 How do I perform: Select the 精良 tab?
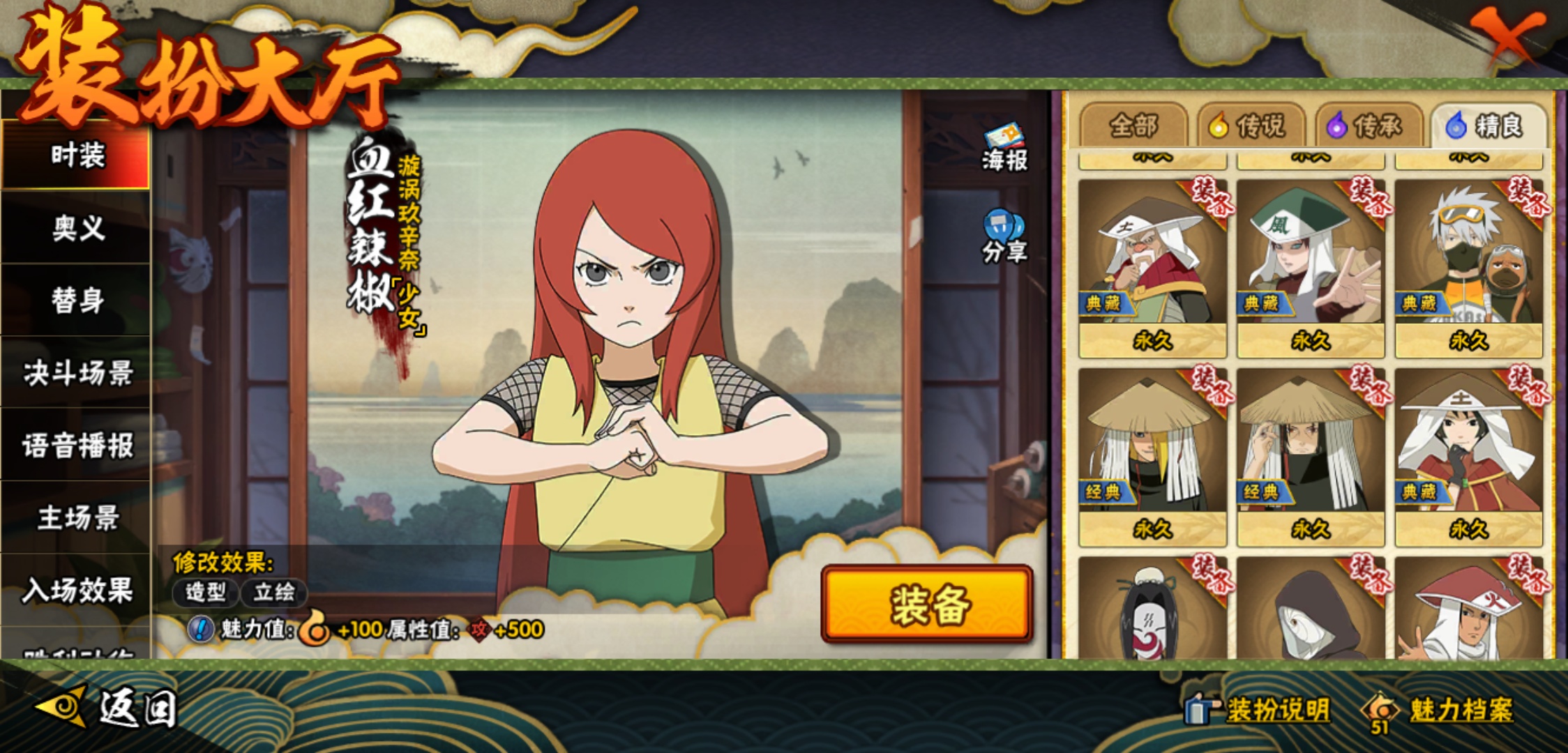[1488, 126]
